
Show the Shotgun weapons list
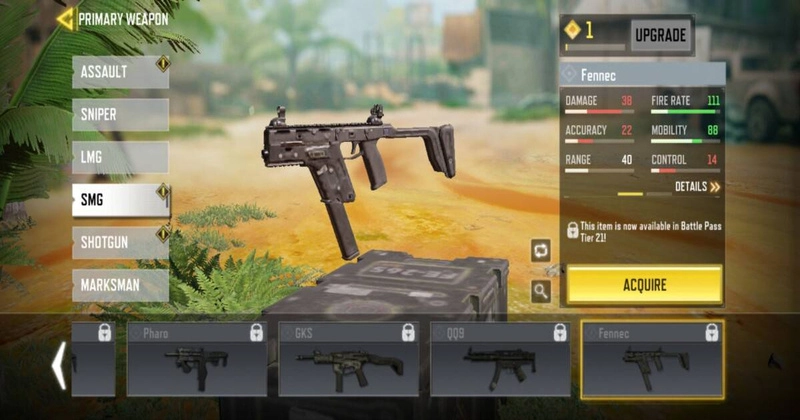[x=120, y=242]
